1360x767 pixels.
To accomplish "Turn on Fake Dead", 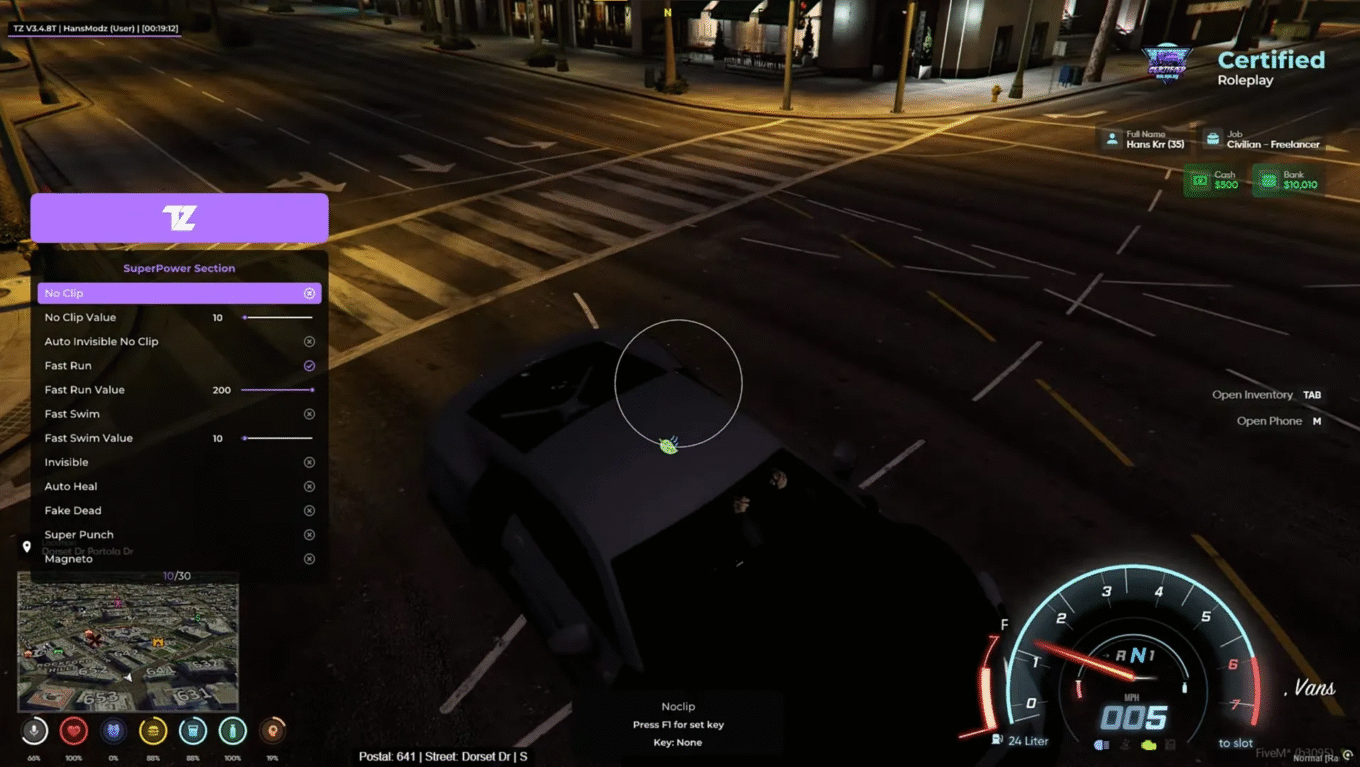I will [309, 511].
